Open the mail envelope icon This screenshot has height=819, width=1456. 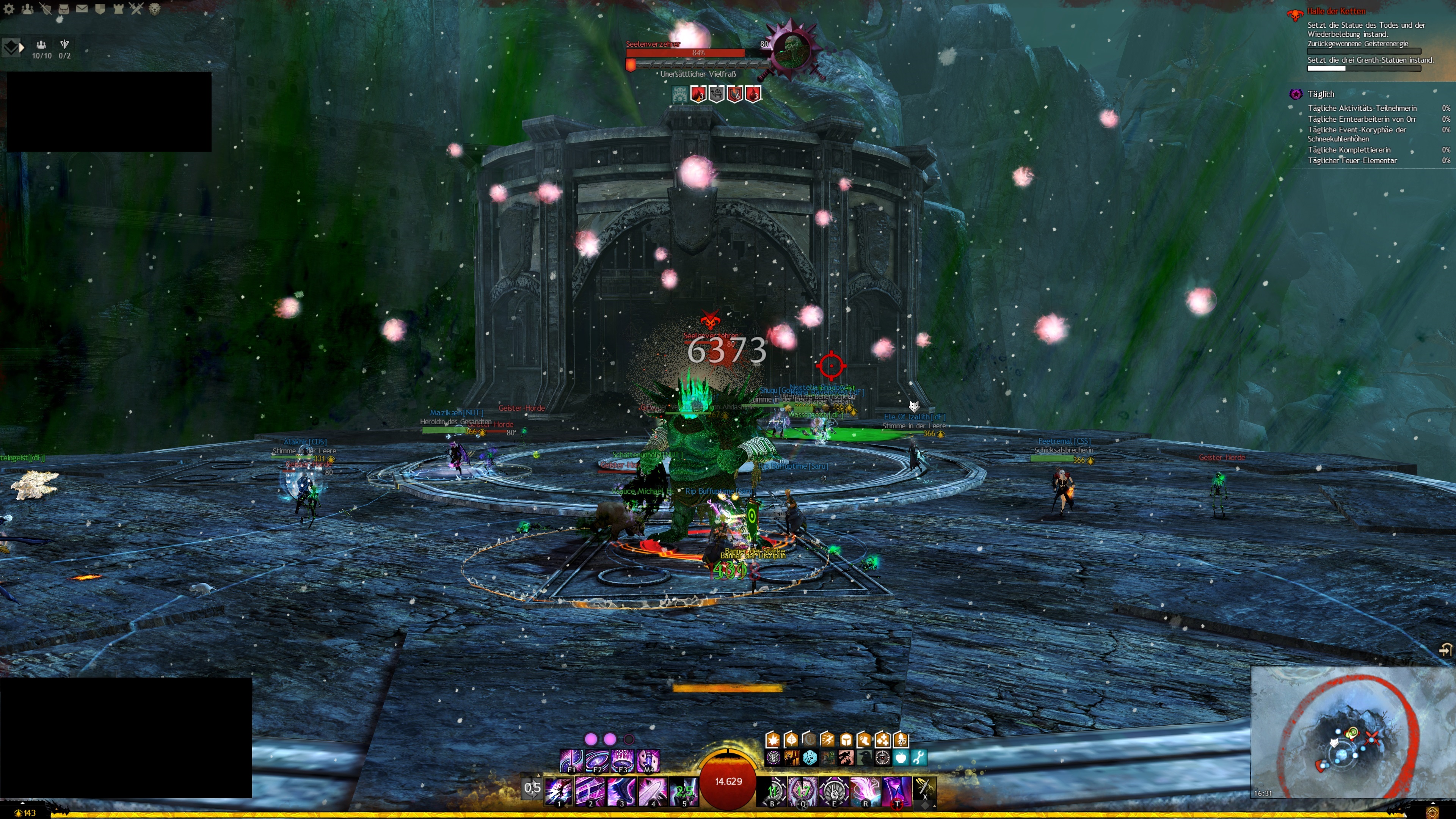[x=82, y=8]
